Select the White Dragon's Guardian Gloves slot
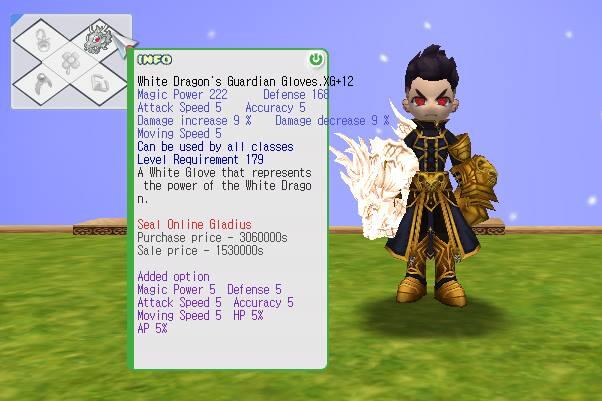The height and width of the screenshot is (401, 602). (97, 38)
